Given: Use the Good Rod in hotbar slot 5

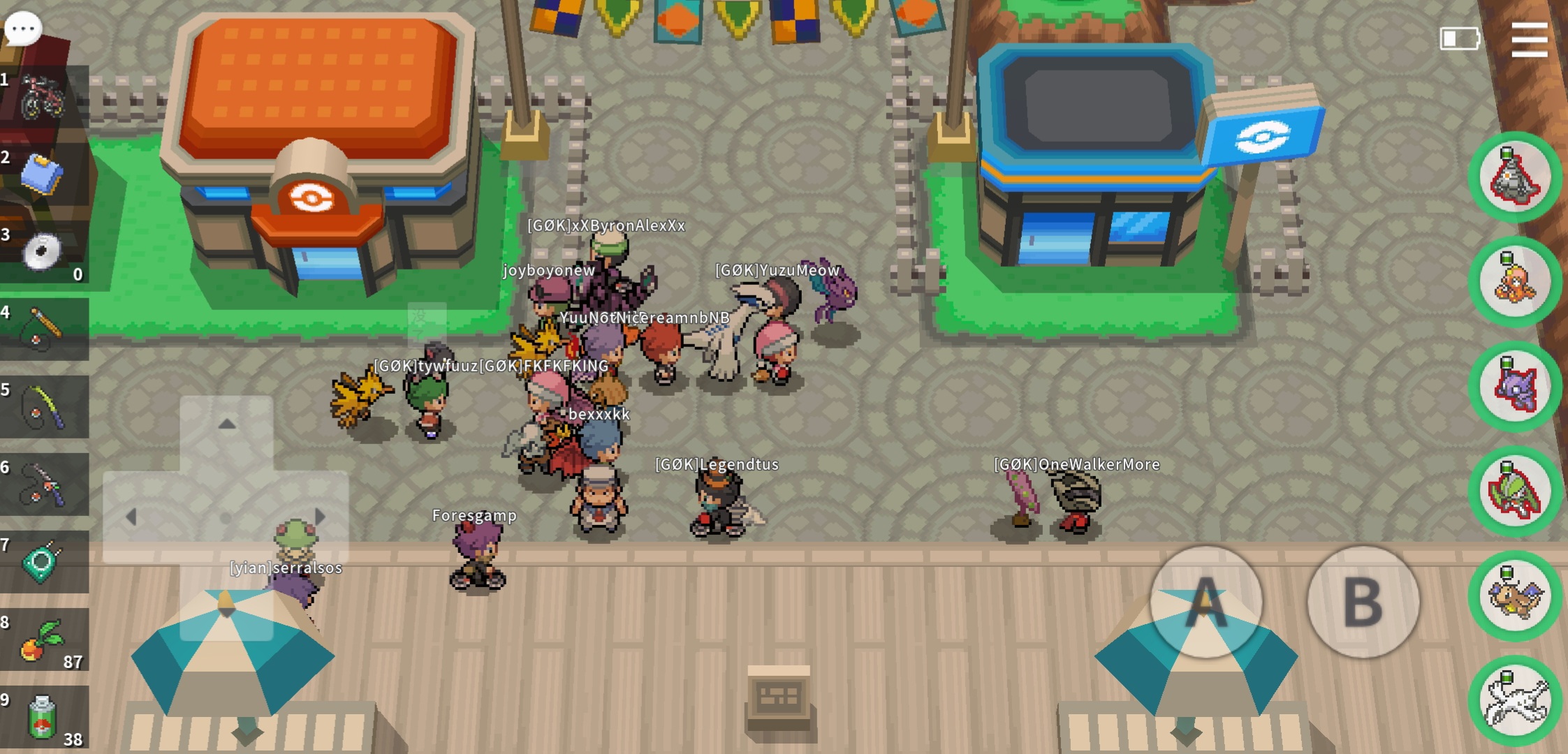Looking at the screenshot, I should (43, 406).
